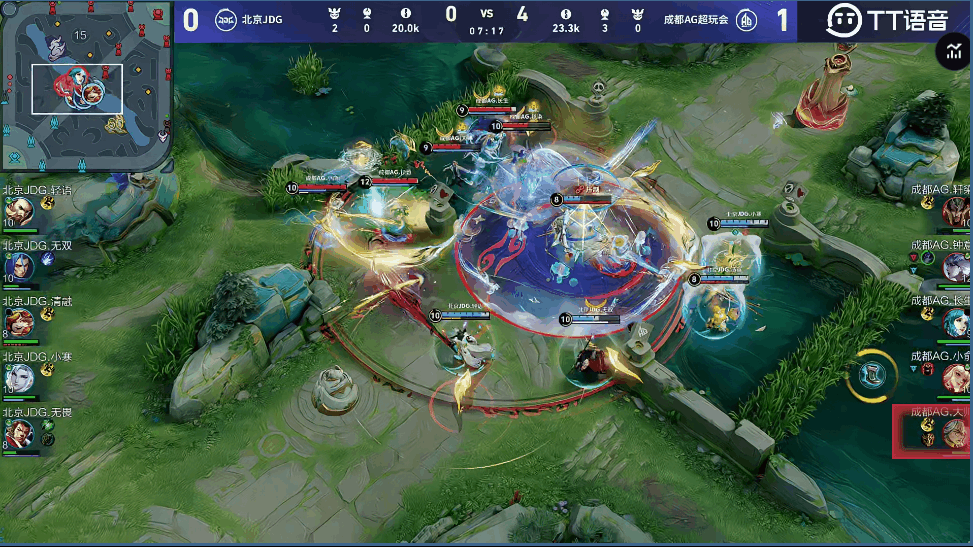Select the top 成都AG player portrait
The height and width of the screenshot is (547, 973).
click(957, 210)
